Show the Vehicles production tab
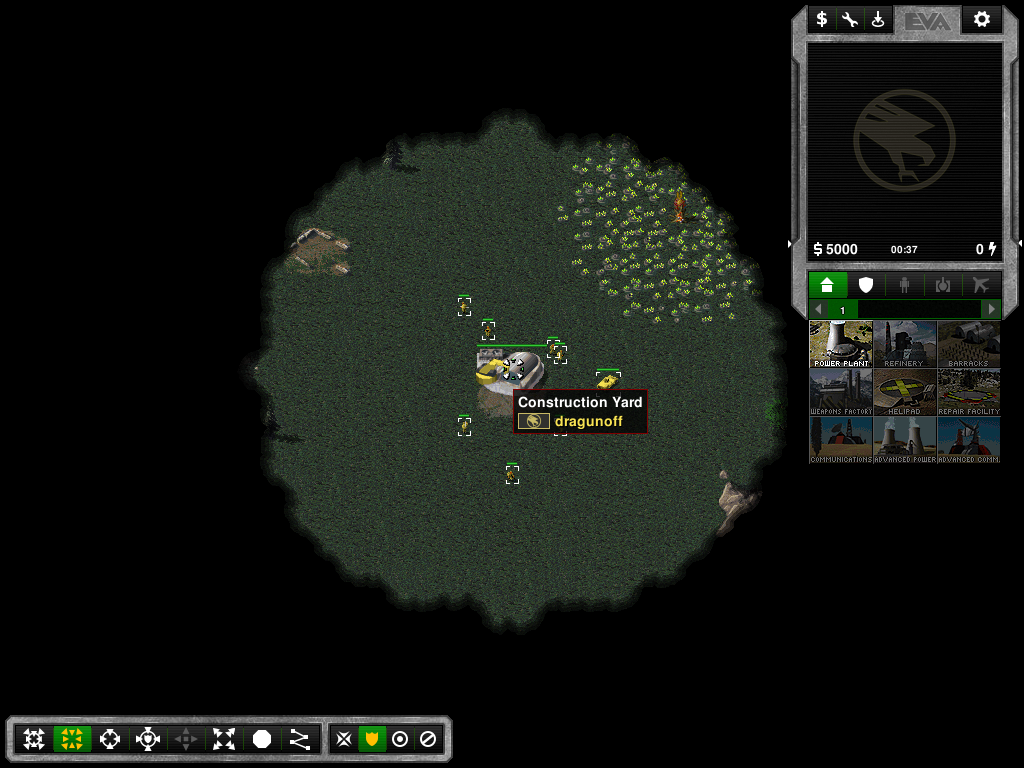The height and width of the screenshot is (768, 1024). [x=943, y=285]
